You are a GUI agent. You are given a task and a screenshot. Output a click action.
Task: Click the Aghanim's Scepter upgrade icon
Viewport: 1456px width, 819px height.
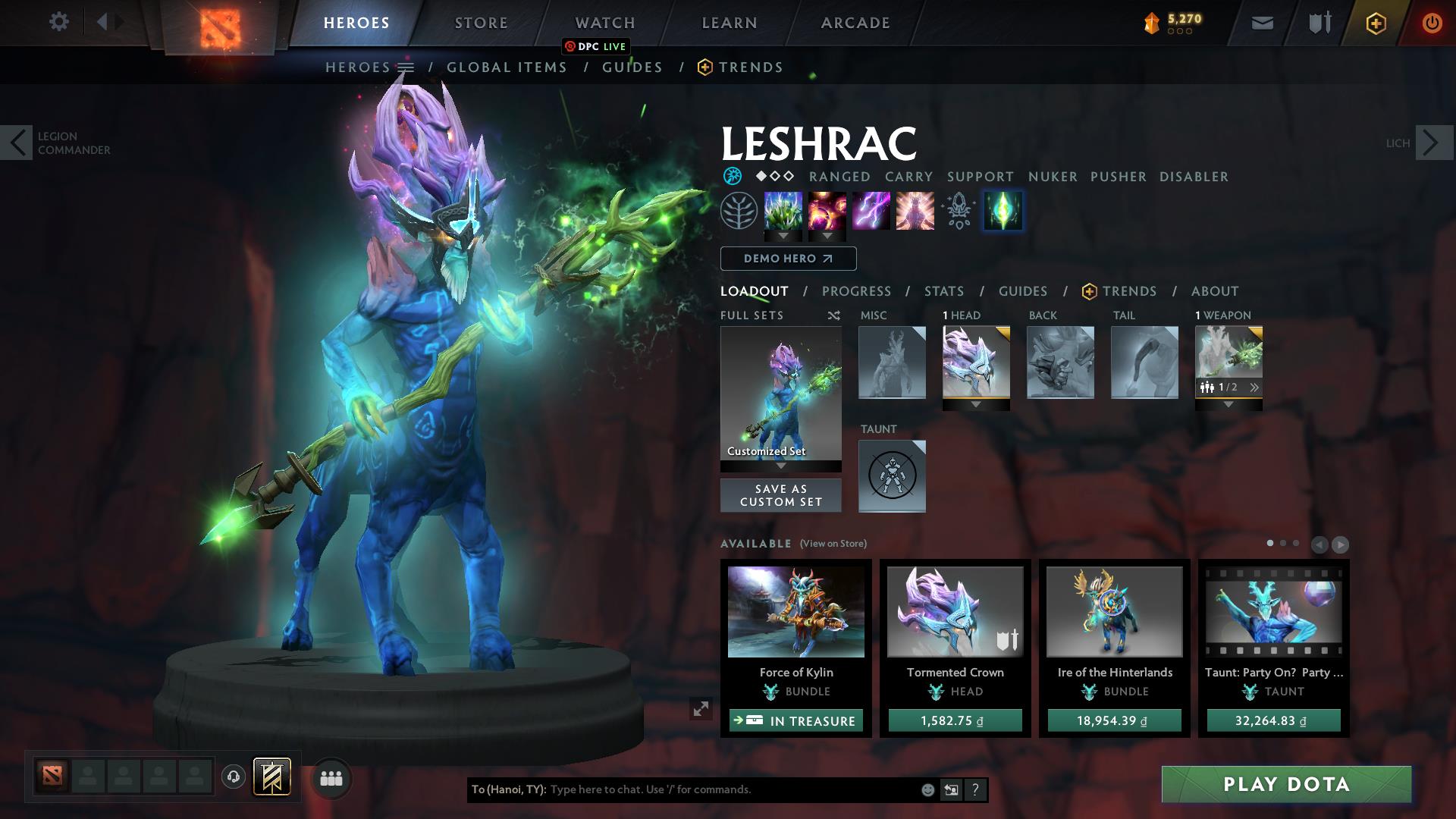pos(958,212)
